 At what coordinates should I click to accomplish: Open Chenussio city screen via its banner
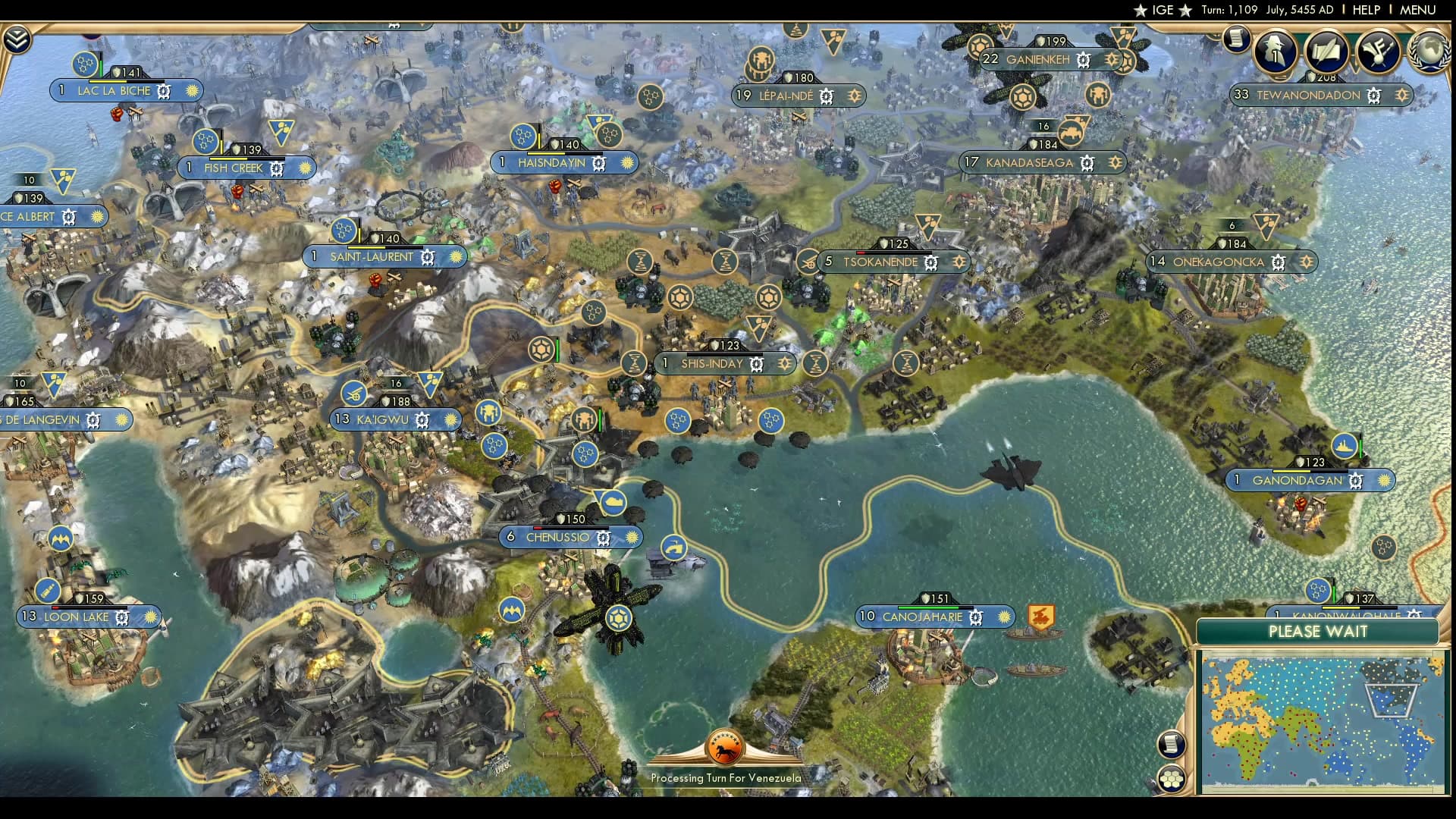(x=557, y=537)
